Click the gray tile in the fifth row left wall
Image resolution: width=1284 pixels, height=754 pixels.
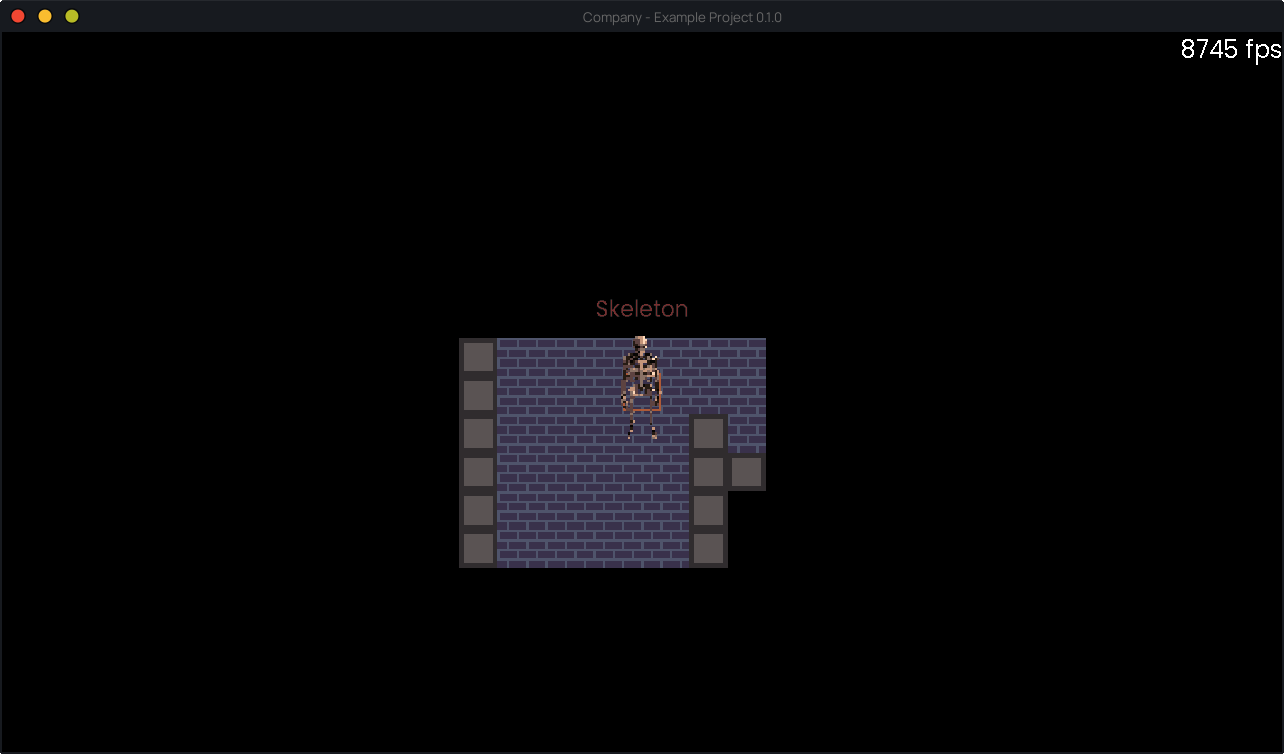(x=478, y=510)
